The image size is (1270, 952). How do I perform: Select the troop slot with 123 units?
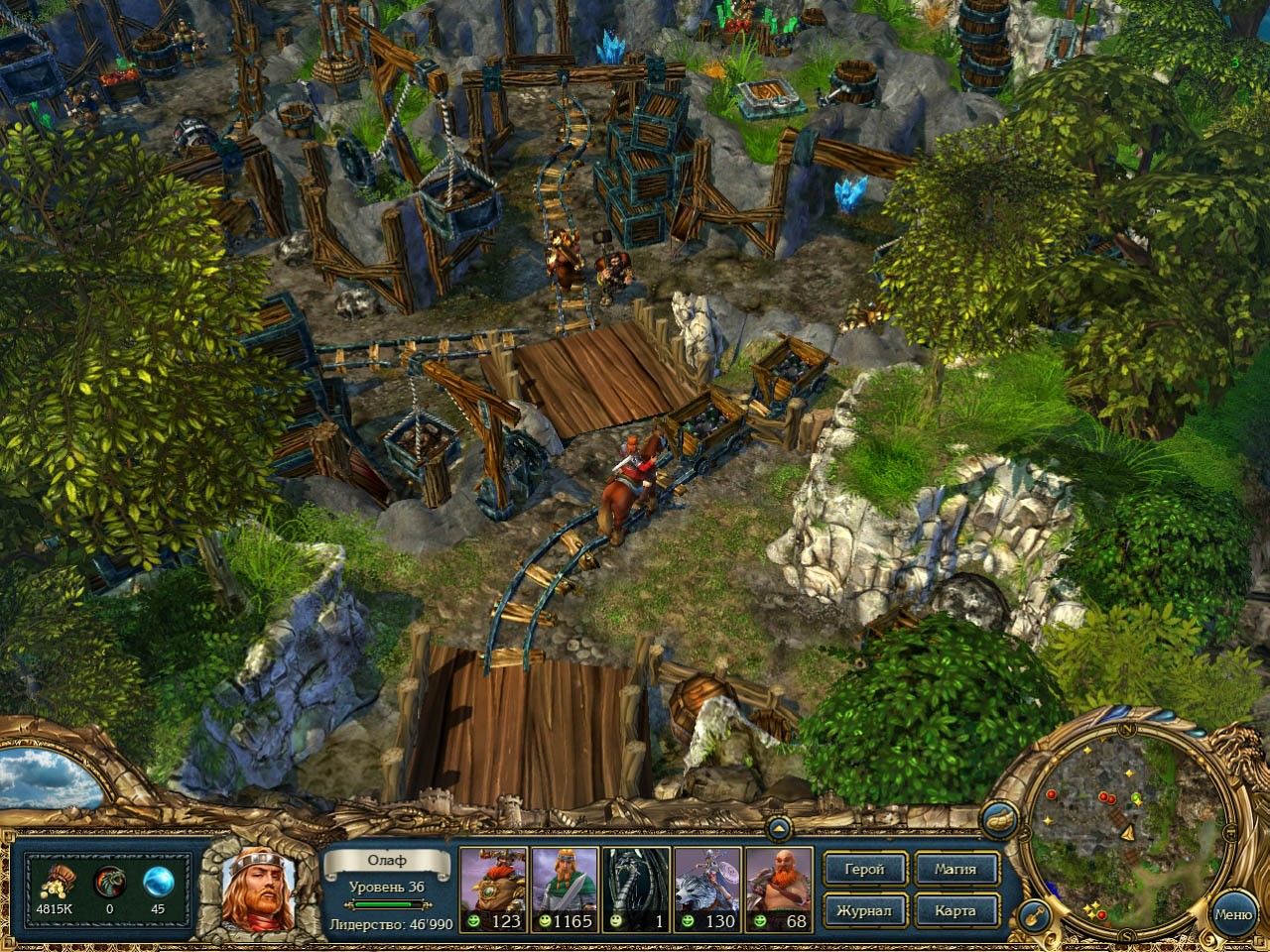pyautogui.click(x=493, y=888)
